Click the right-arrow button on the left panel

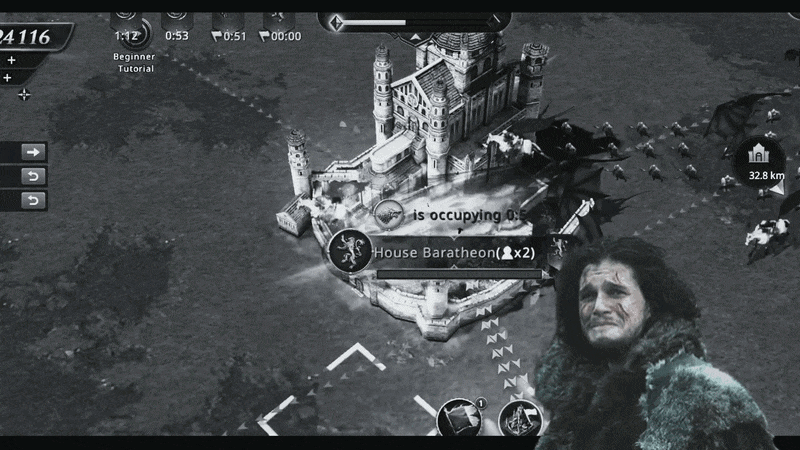coord(34,152)
